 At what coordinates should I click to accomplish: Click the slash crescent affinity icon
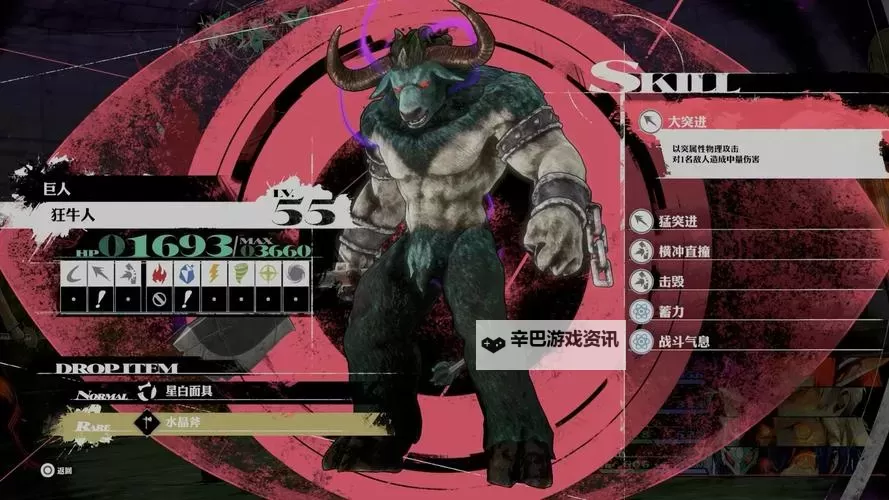click(73, 273)
